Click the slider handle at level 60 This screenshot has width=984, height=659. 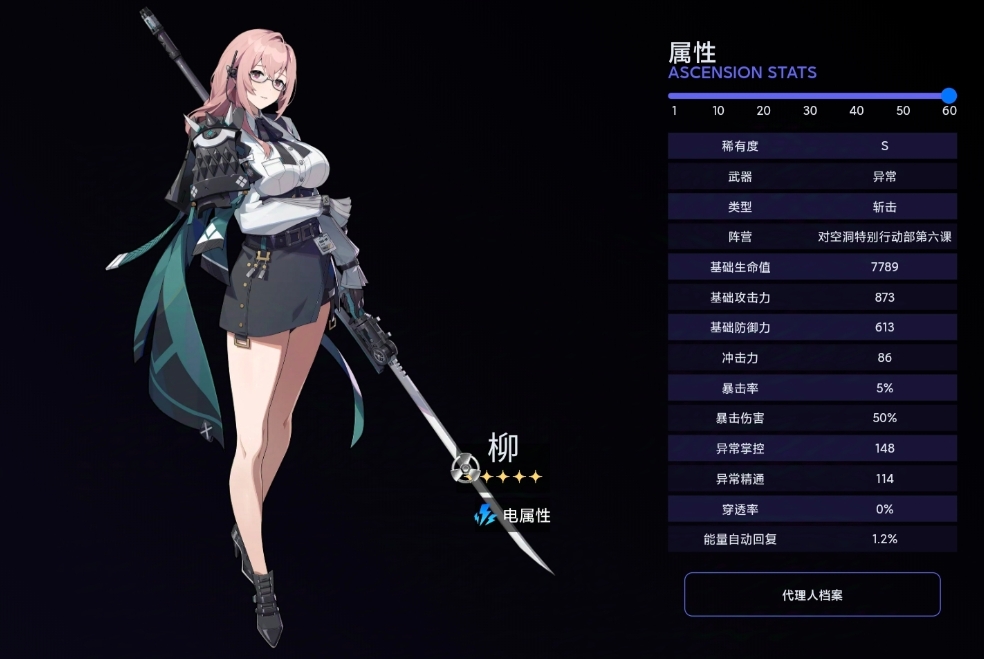[949, 96]
